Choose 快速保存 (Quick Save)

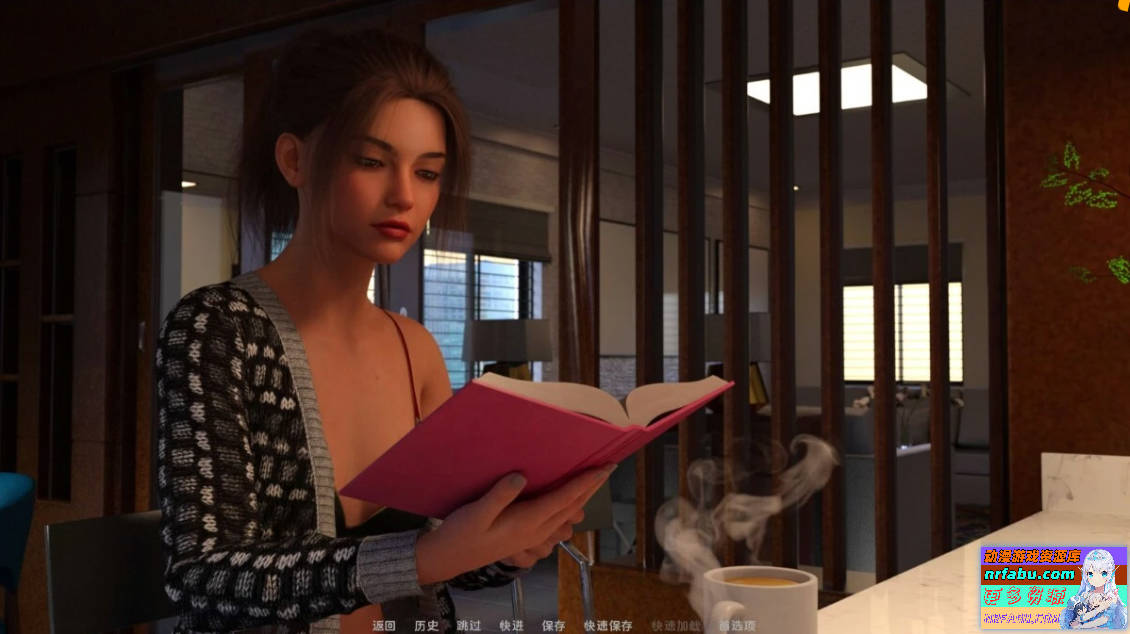point(608,626)
